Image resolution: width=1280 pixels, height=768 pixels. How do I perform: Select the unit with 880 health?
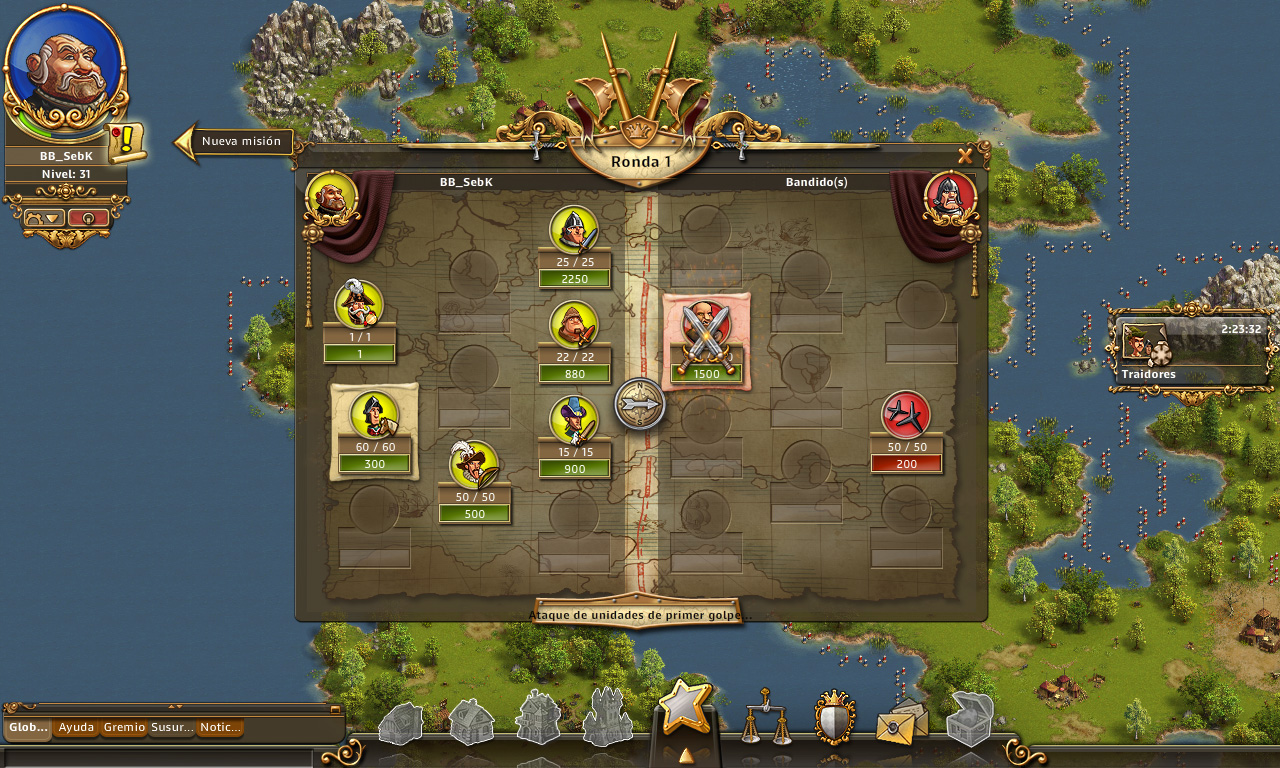tap(574, 325)
